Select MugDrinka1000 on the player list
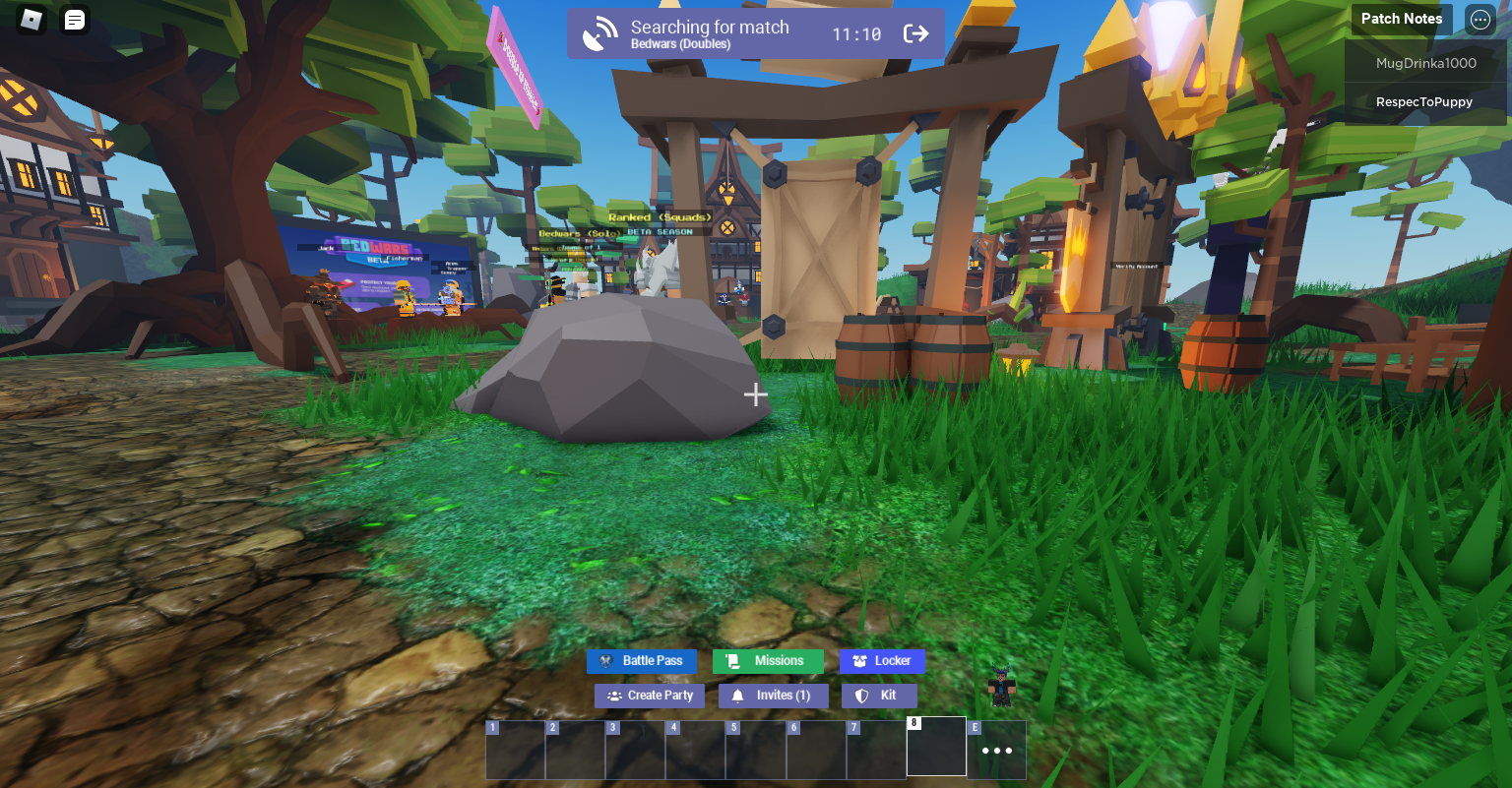This screenshot has height=788, width=1512. point(1426,63)
